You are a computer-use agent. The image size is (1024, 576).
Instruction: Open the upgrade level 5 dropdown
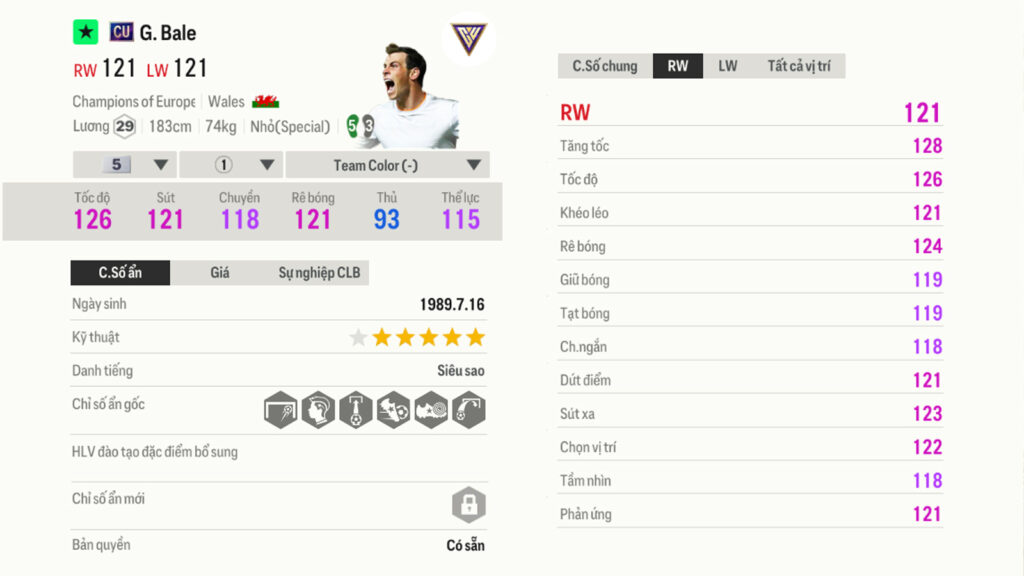point(125,165)
